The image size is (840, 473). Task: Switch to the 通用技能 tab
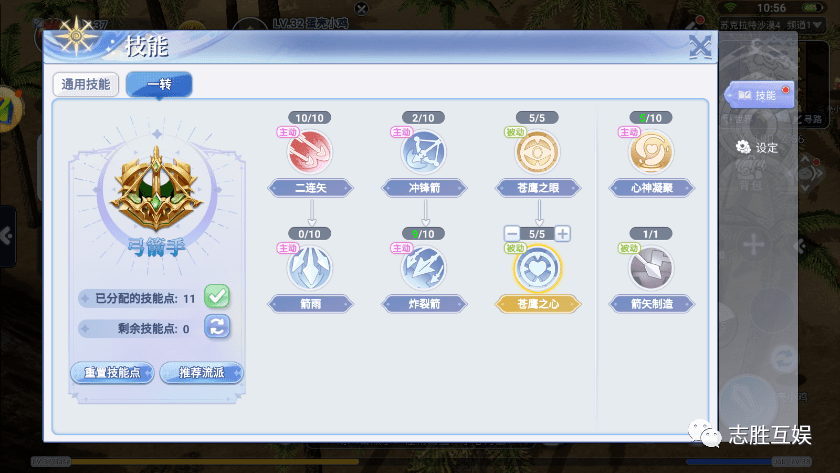[x=87, y=85]
